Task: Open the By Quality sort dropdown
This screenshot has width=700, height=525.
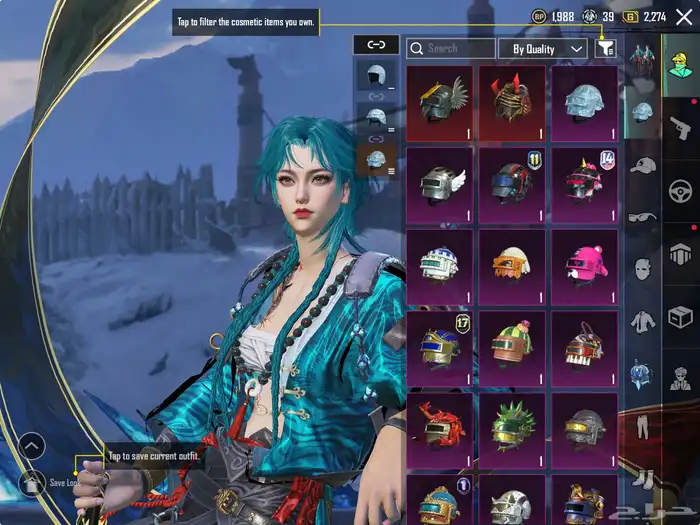Action: (543, 48)
